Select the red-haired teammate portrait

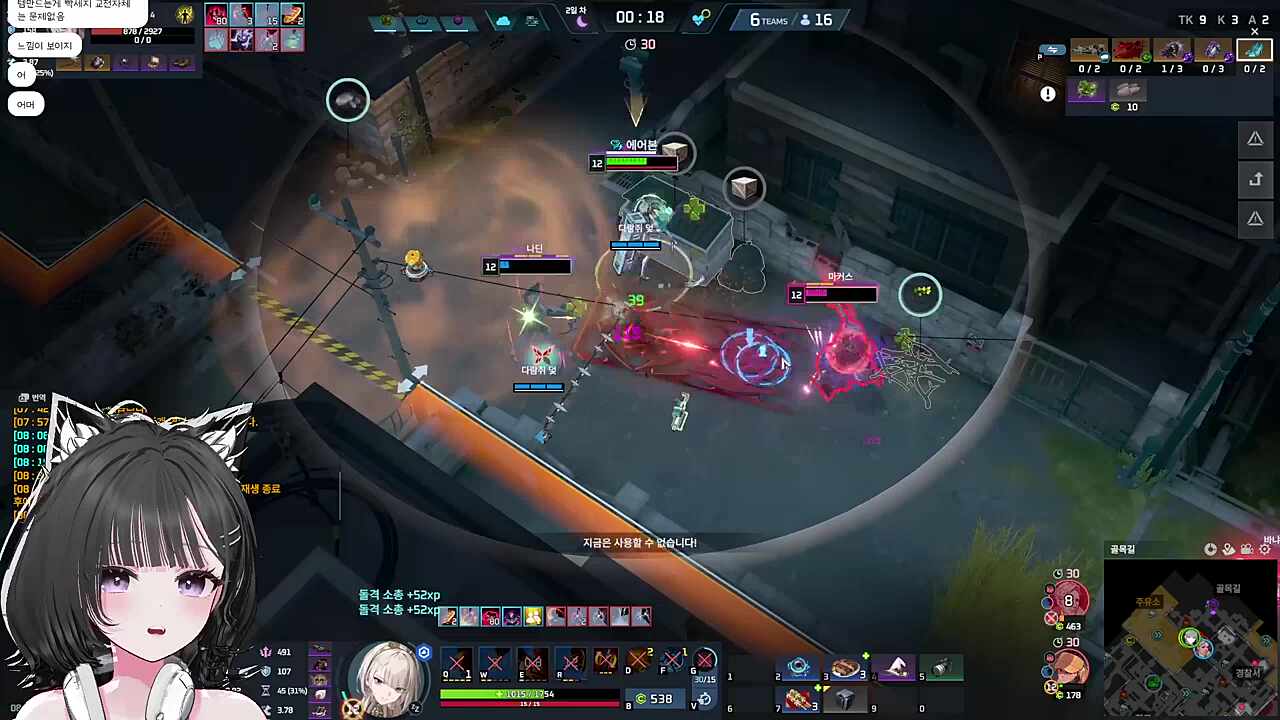click(x=1070, y=598)
